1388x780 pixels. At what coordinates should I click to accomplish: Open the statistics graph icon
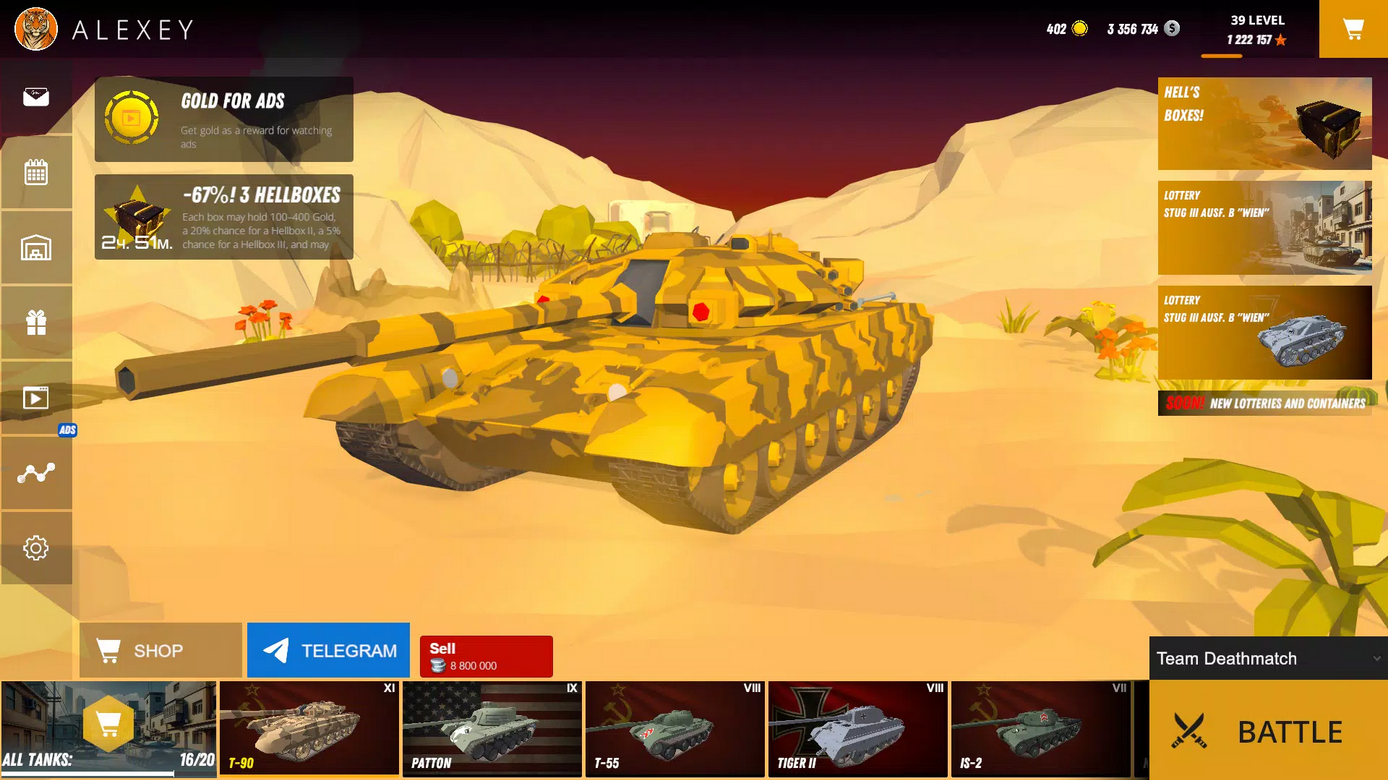tap(36, 473)
